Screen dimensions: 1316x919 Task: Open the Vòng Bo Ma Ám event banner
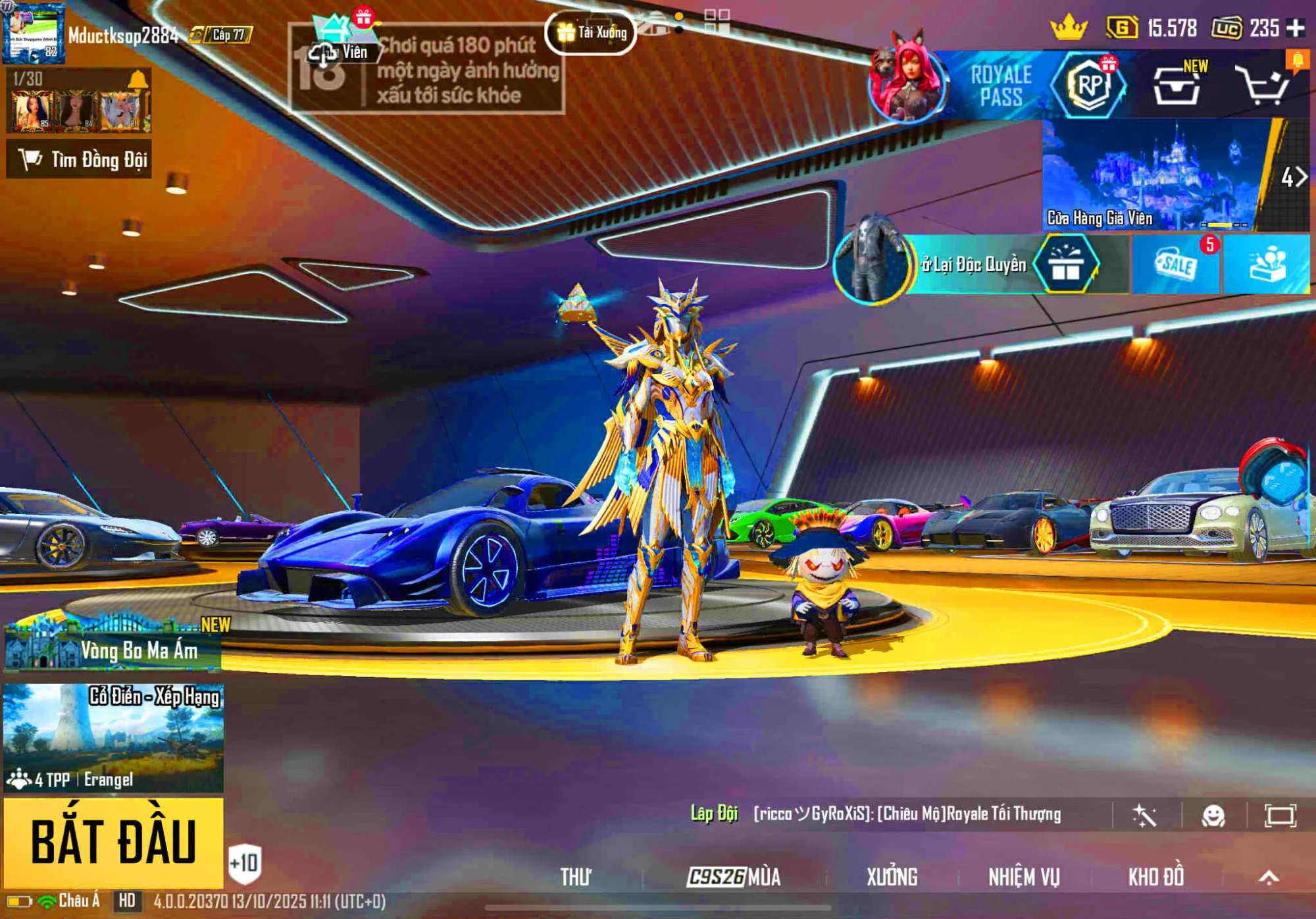[x=113, y=645]
